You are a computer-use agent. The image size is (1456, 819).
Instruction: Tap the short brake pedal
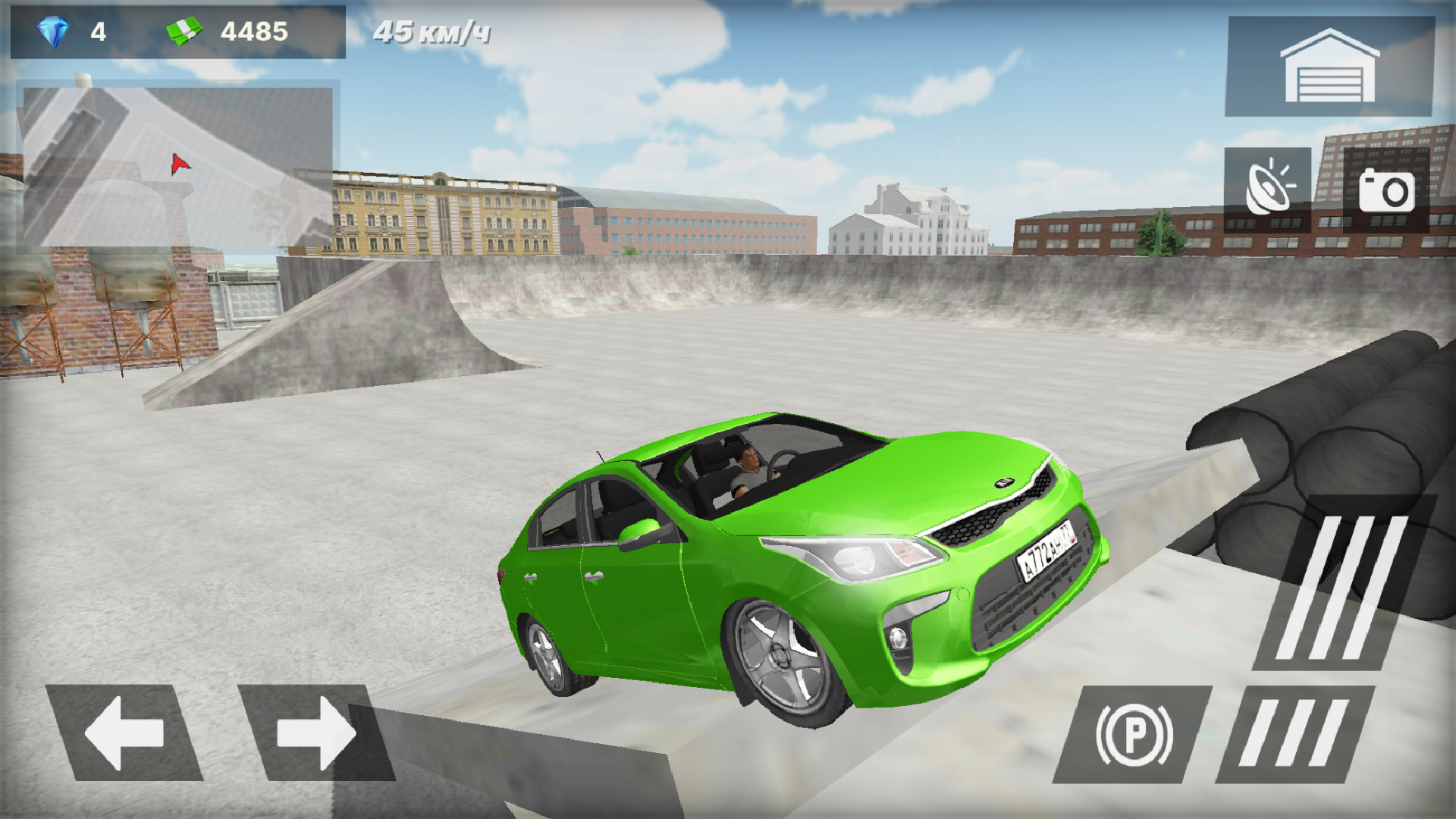tap(1294, 734)
